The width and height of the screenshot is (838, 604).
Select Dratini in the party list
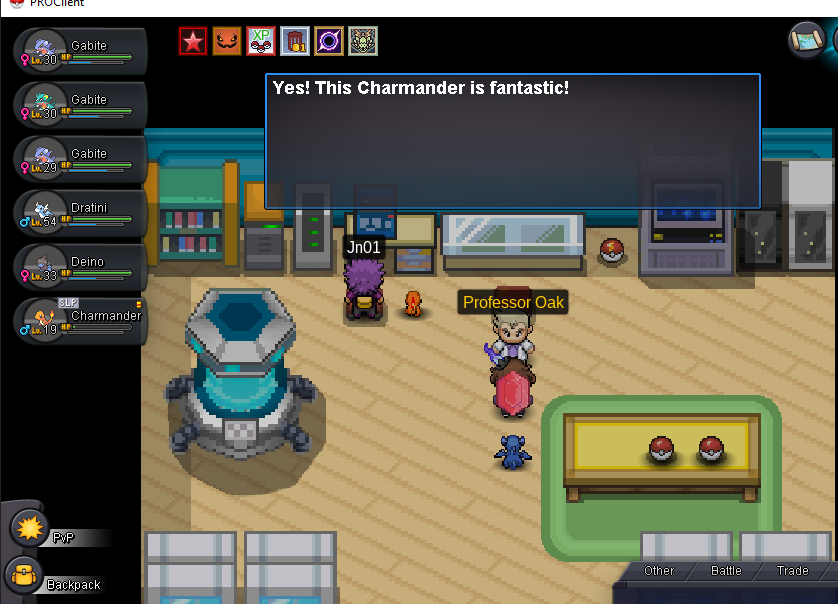click(82, 214)
